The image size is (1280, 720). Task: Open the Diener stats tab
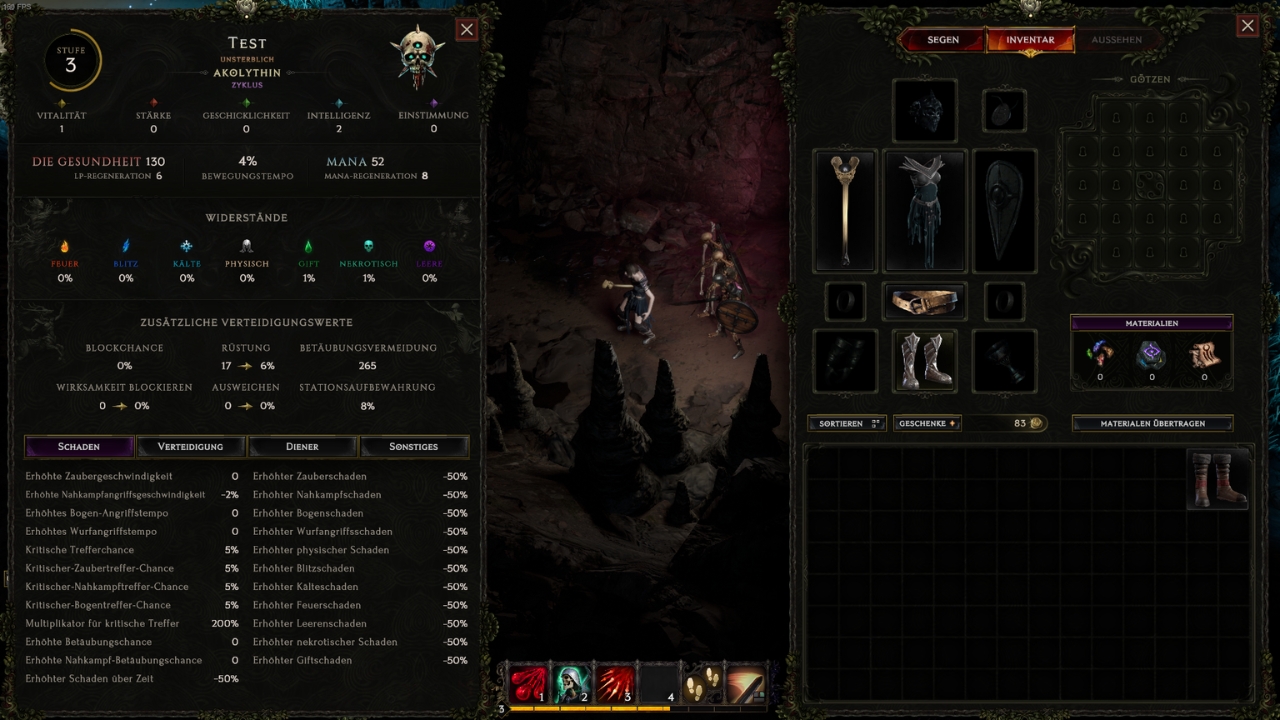(x=302, y=446)
